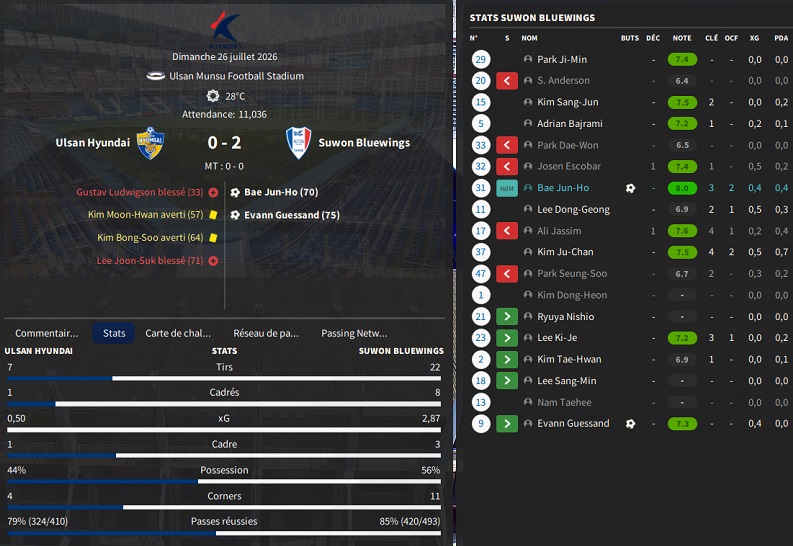
Task: Open Ulsan Hyundai team name
Action: pyautogui.click(x=93, y=143)
